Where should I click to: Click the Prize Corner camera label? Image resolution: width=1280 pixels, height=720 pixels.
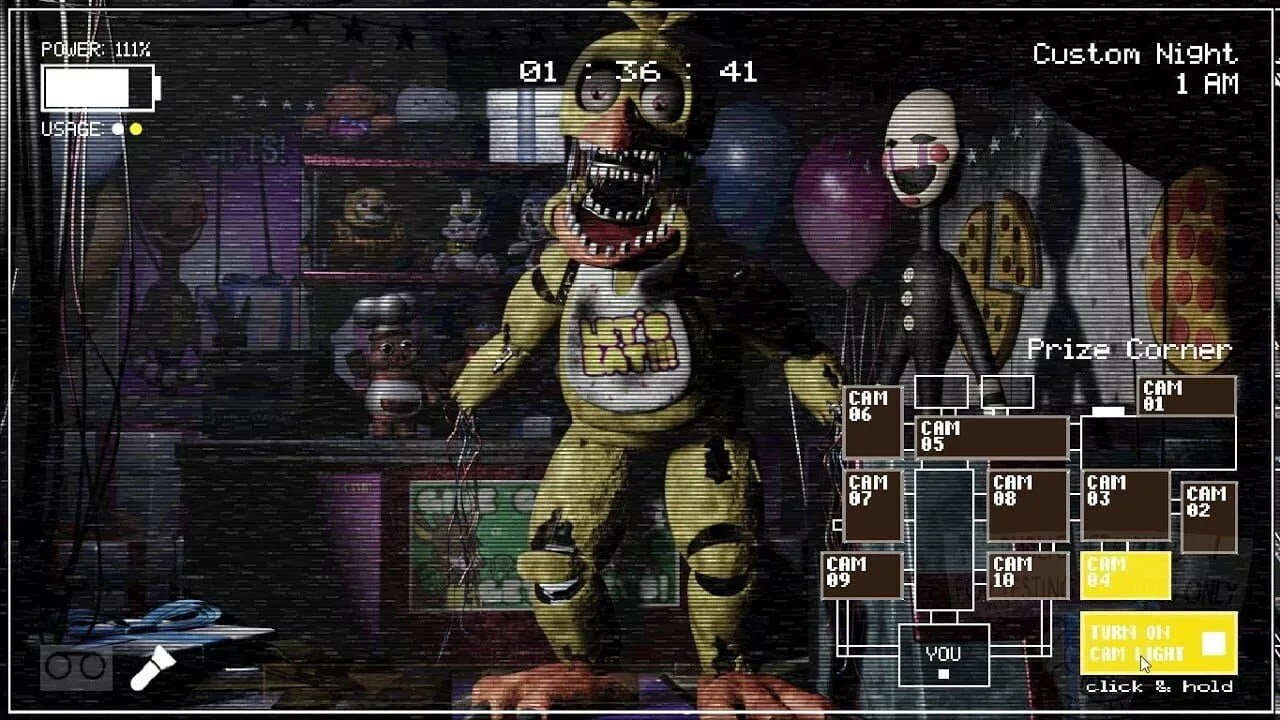(1131, 349)
